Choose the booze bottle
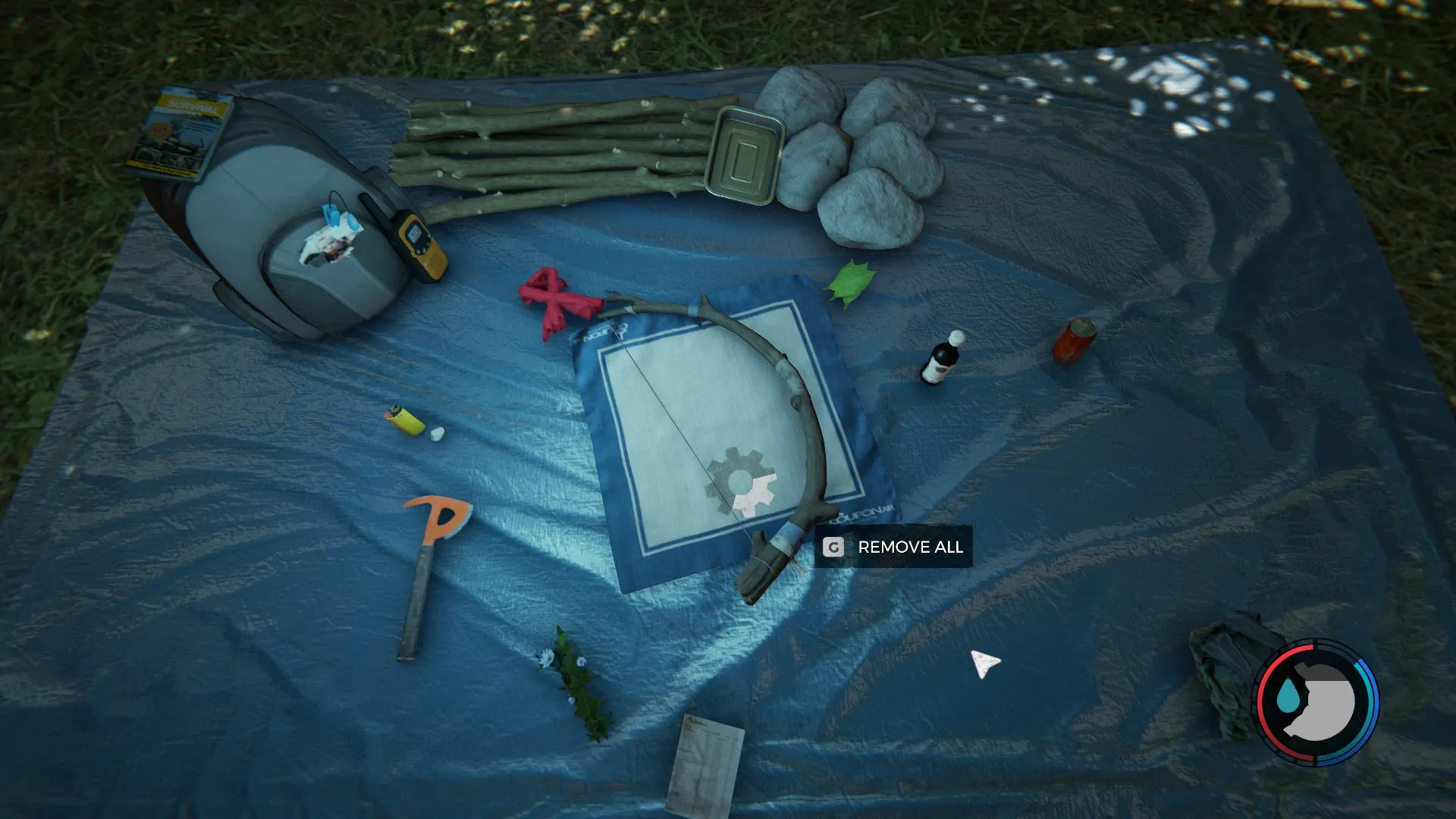Image resolution: width=1456 pixels, height=819 pixels. [941, 359]
